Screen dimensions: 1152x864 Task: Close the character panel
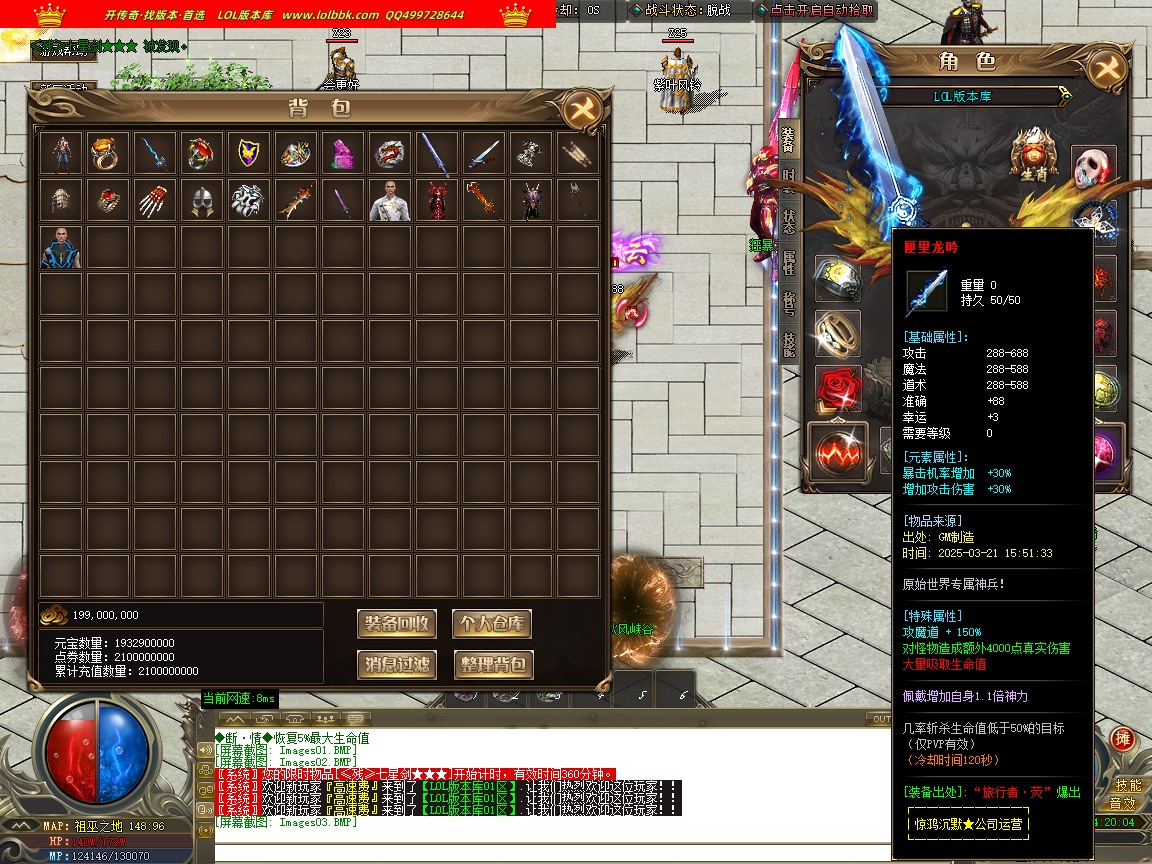(1105, 69)
